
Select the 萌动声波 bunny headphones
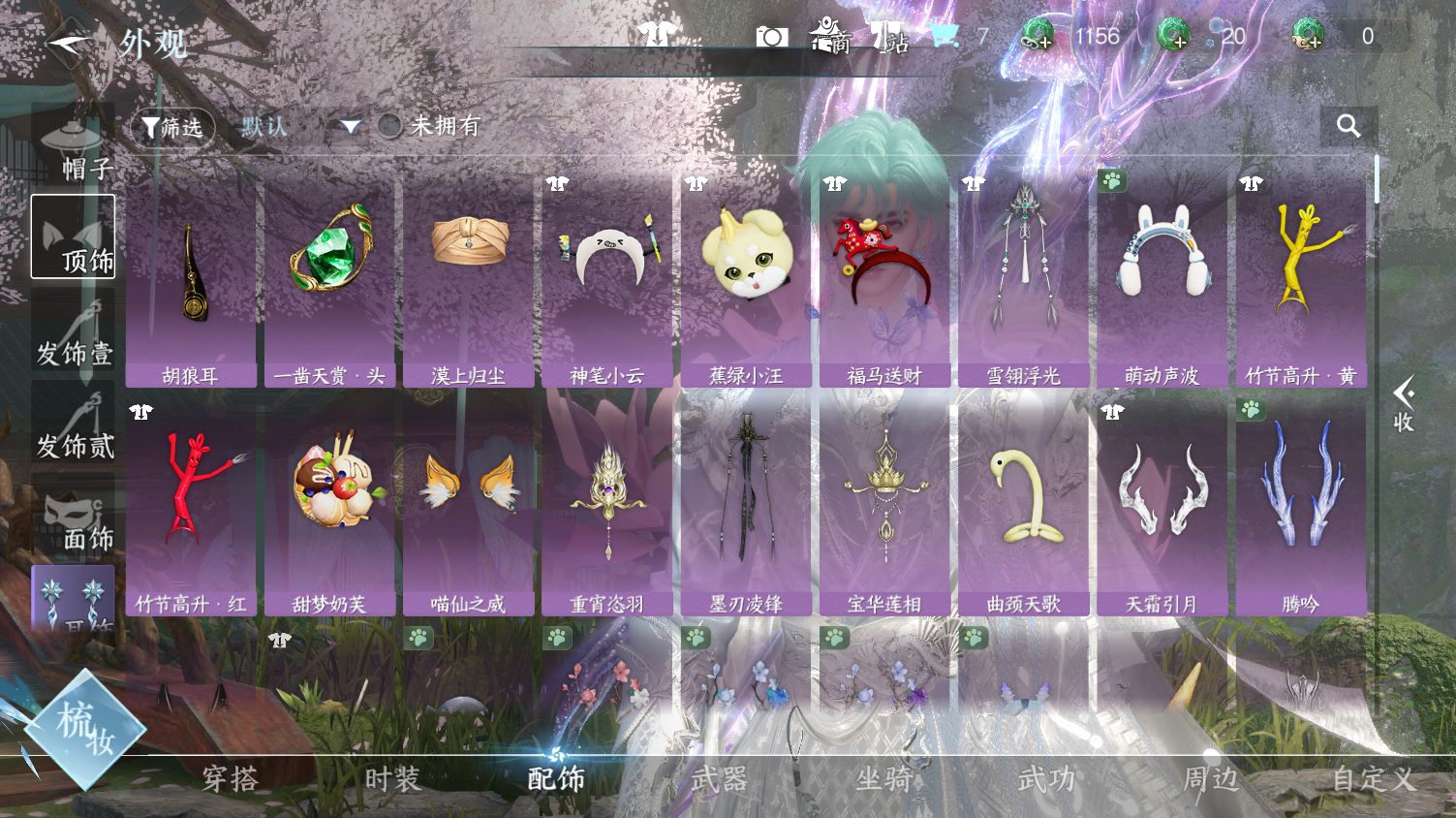(x=1162, y=279)
